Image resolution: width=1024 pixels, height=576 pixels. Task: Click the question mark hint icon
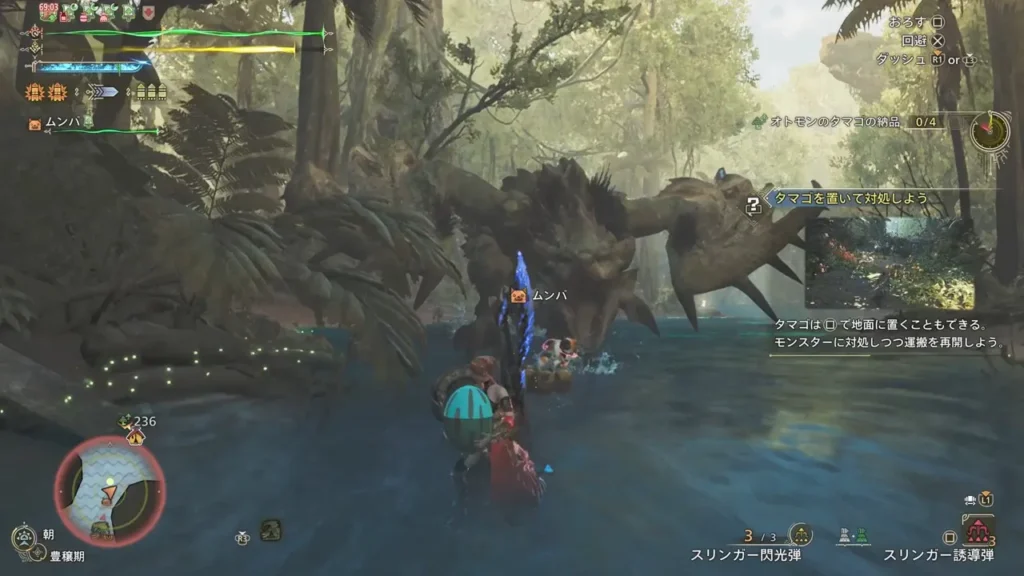754,205
